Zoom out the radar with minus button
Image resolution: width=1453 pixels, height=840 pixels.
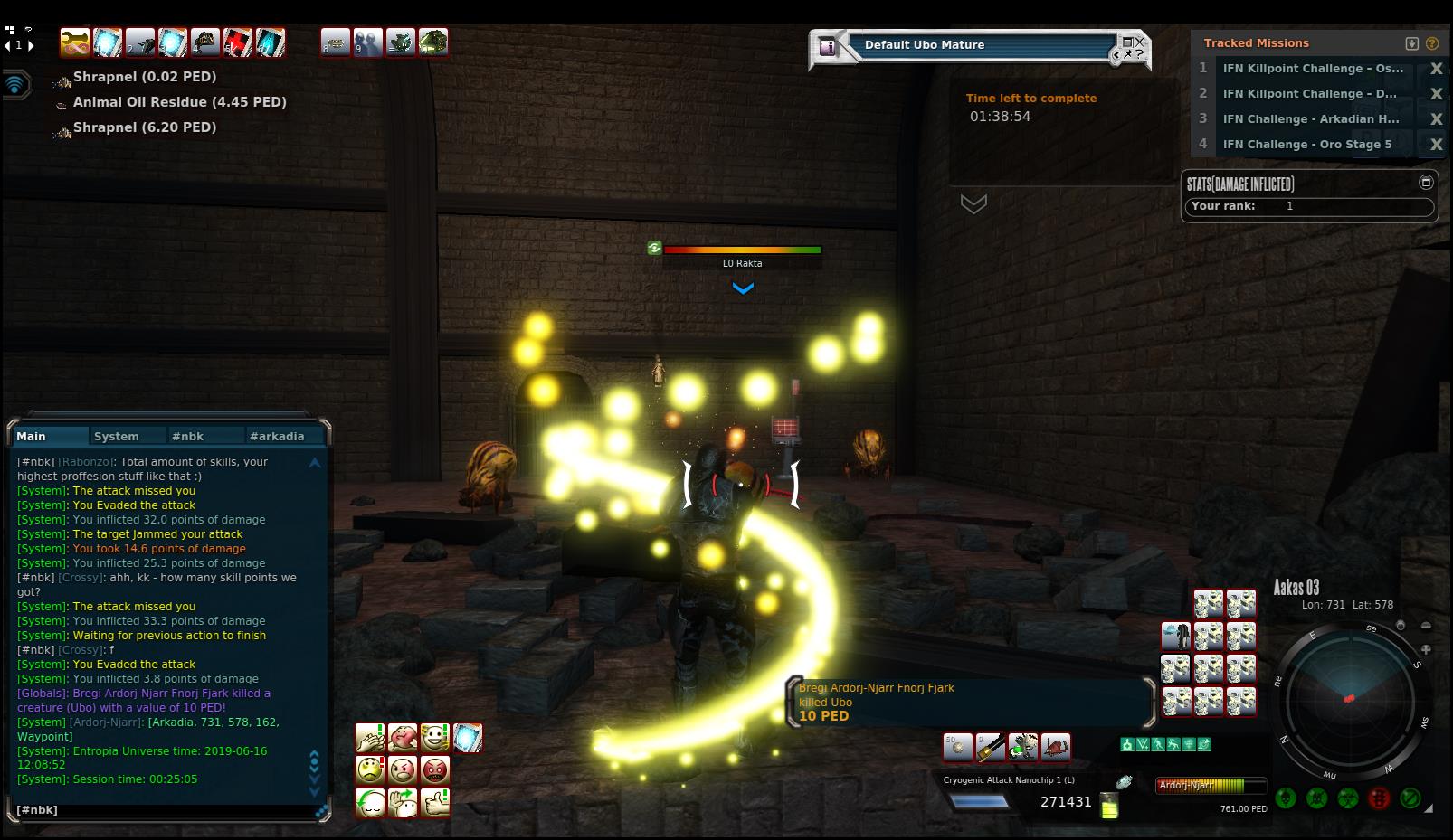pos(1427,626)
